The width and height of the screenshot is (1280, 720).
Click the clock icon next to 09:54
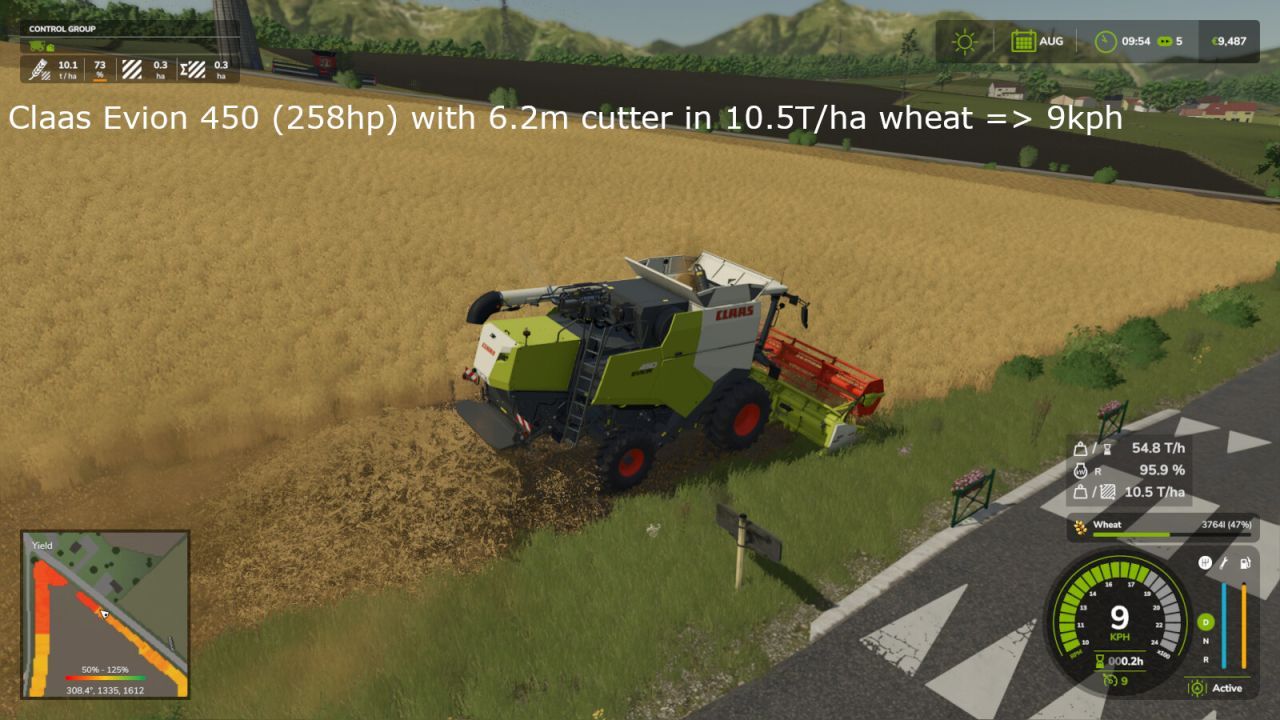1103,42
